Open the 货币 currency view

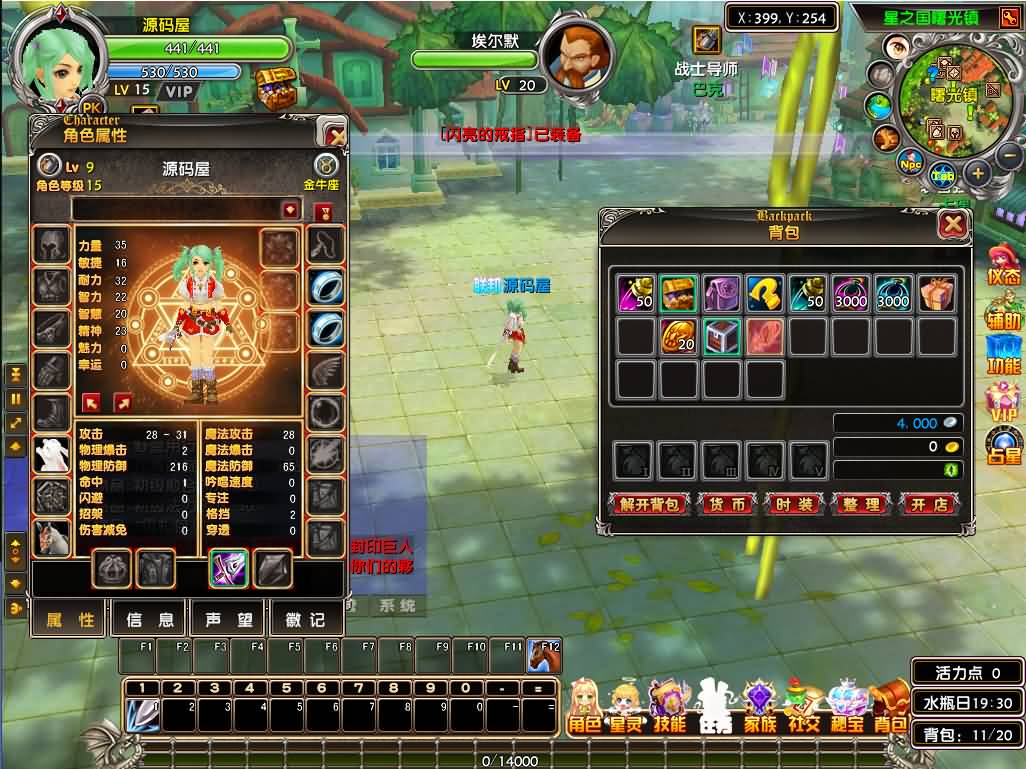(727, 504)
